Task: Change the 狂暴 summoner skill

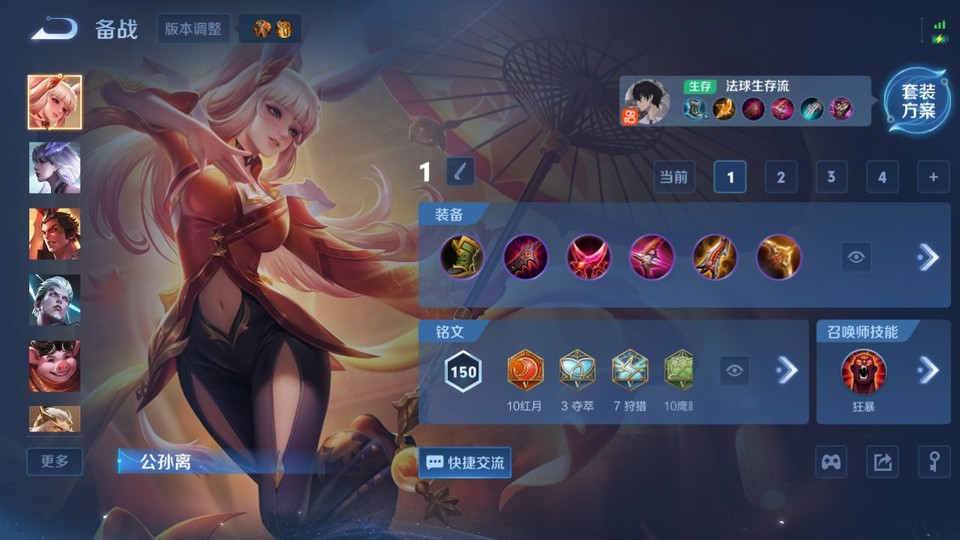Action: [863, 372]
